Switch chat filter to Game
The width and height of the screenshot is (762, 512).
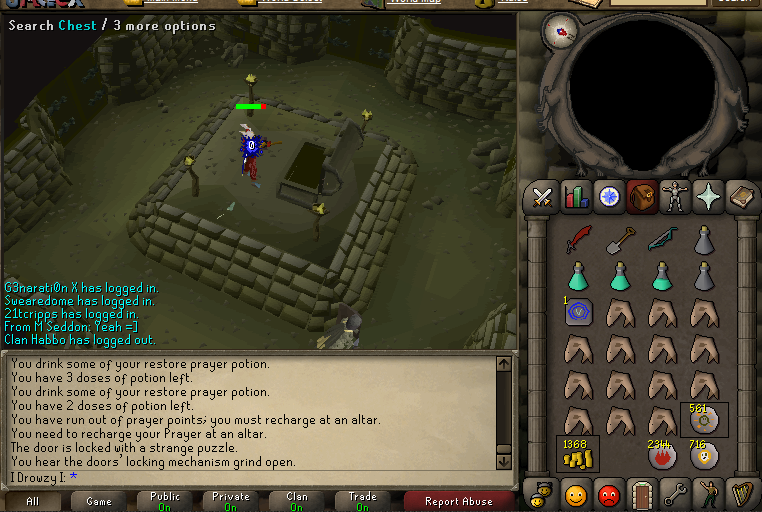[x=99, y=501]
